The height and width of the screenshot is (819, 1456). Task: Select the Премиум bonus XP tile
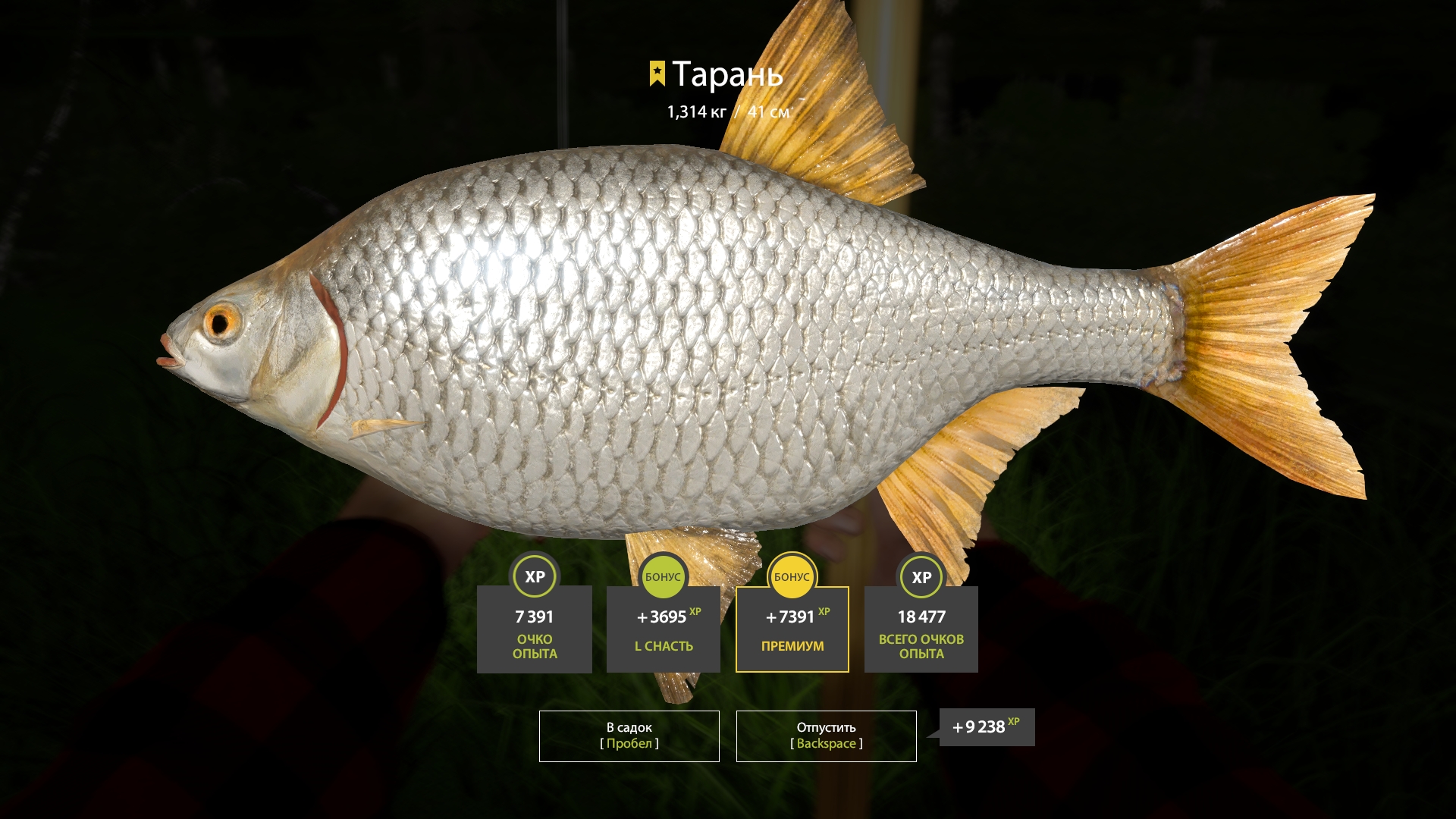[x=792, y=629]
